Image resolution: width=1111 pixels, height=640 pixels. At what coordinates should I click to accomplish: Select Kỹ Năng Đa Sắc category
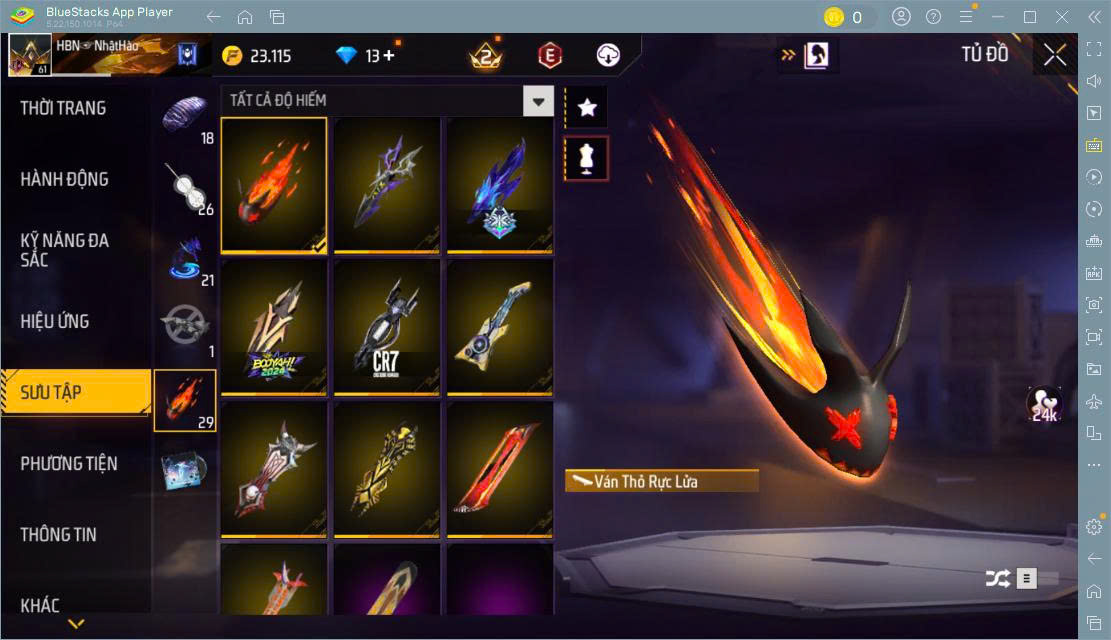64,250
